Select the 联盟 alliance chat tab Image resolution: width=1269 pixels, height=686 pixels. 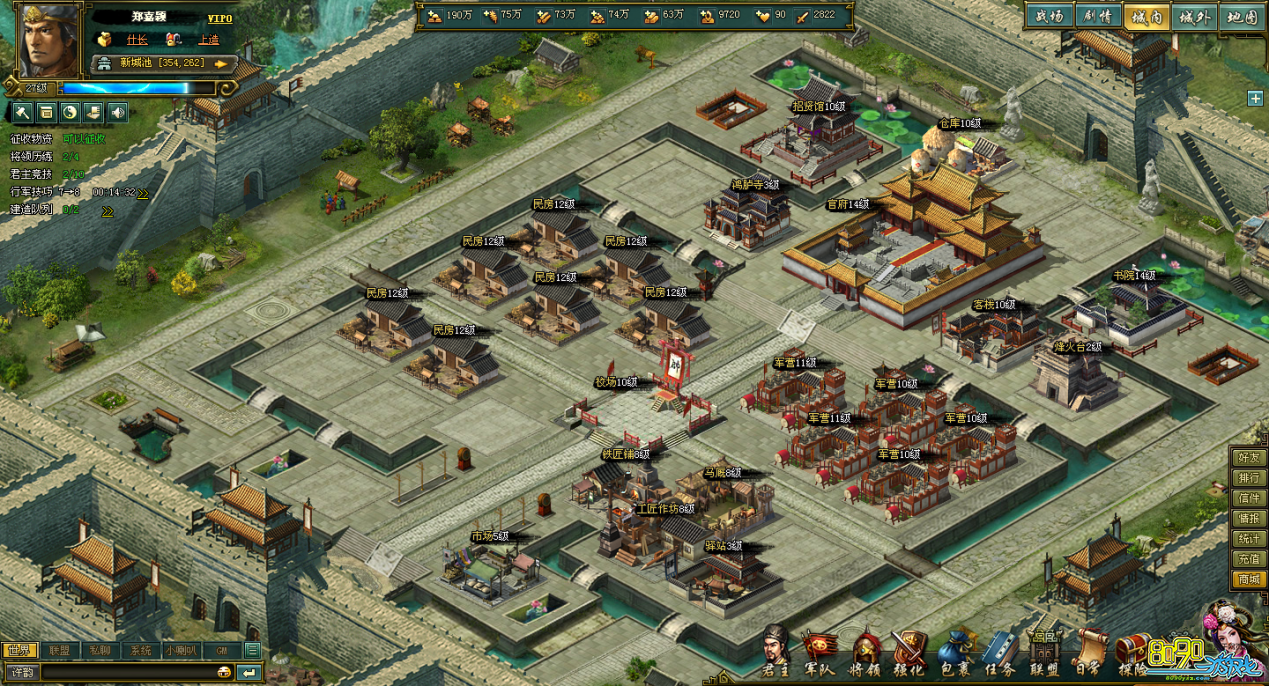[59, 650]
